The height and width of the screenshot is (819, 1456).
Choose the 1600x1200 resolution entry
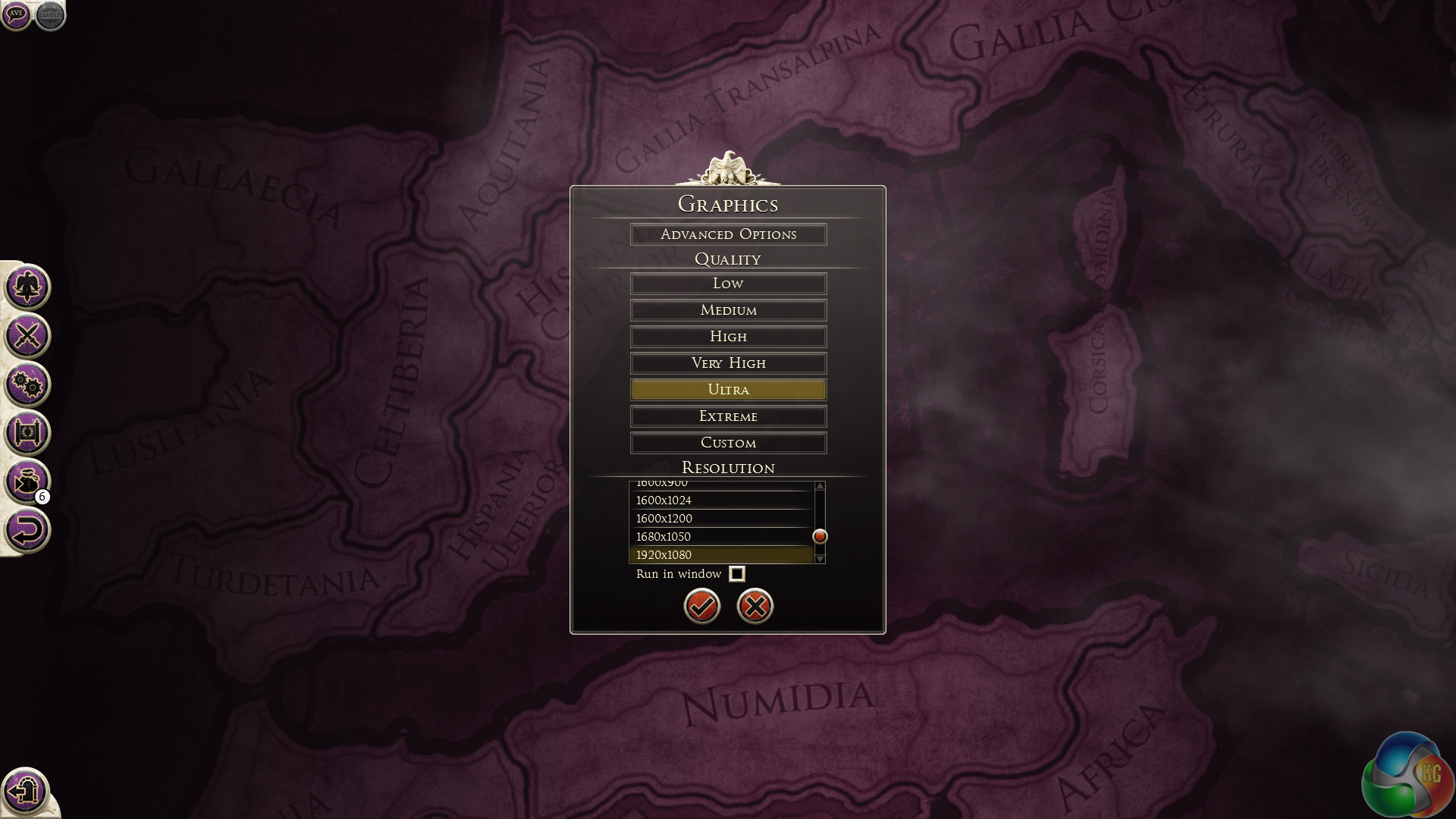720,519
